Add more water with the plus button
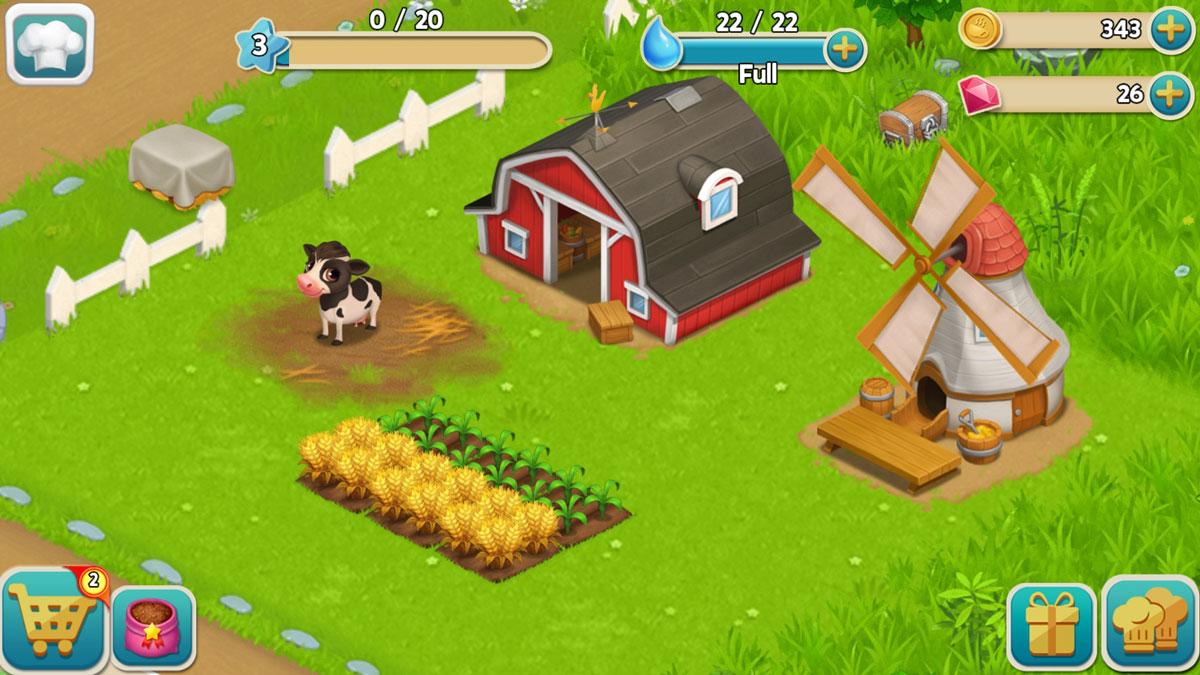This screenshot has height=675, width=1200. tap(845, 49)
